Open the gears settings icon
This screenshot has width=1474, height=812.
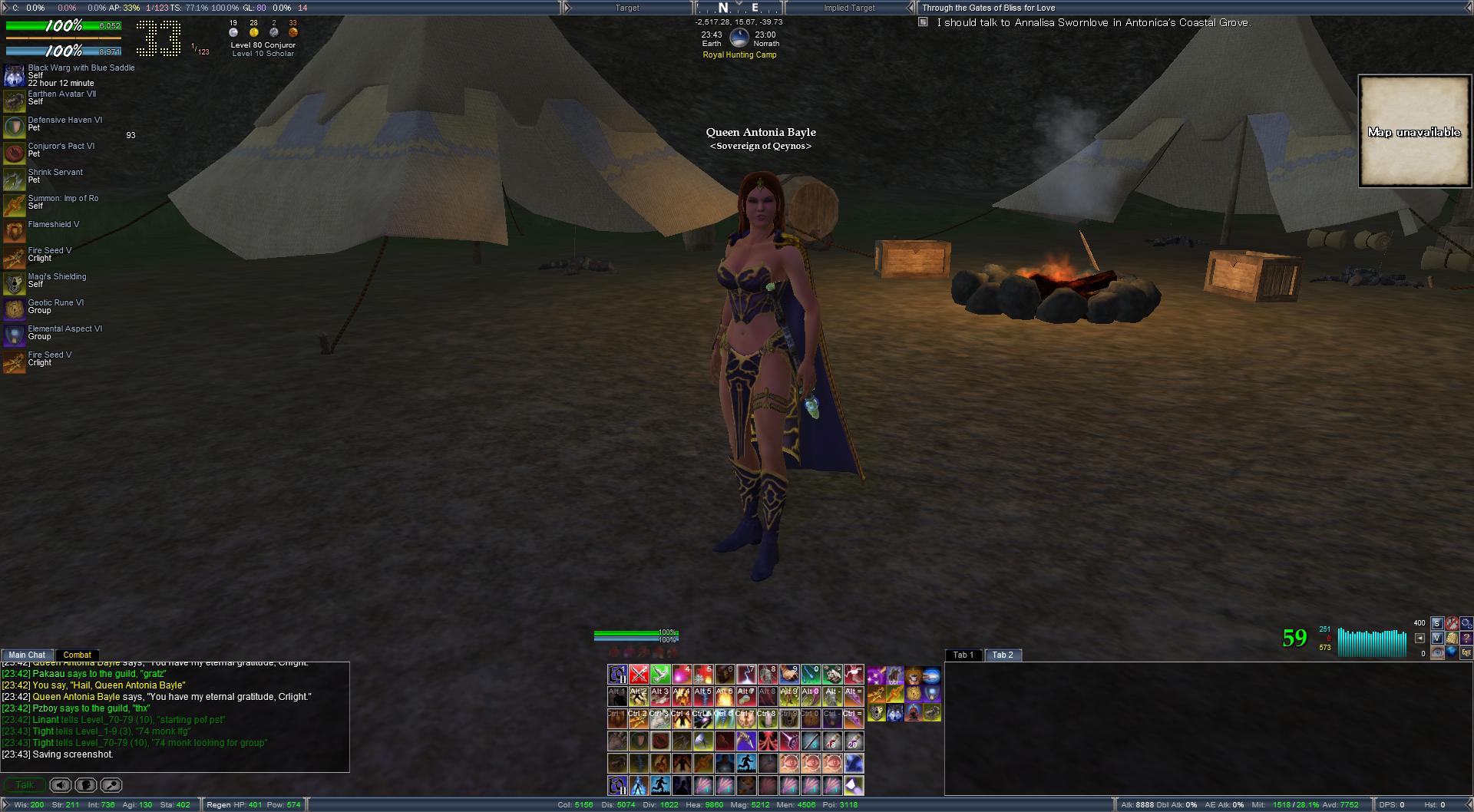coord(1466,623)
